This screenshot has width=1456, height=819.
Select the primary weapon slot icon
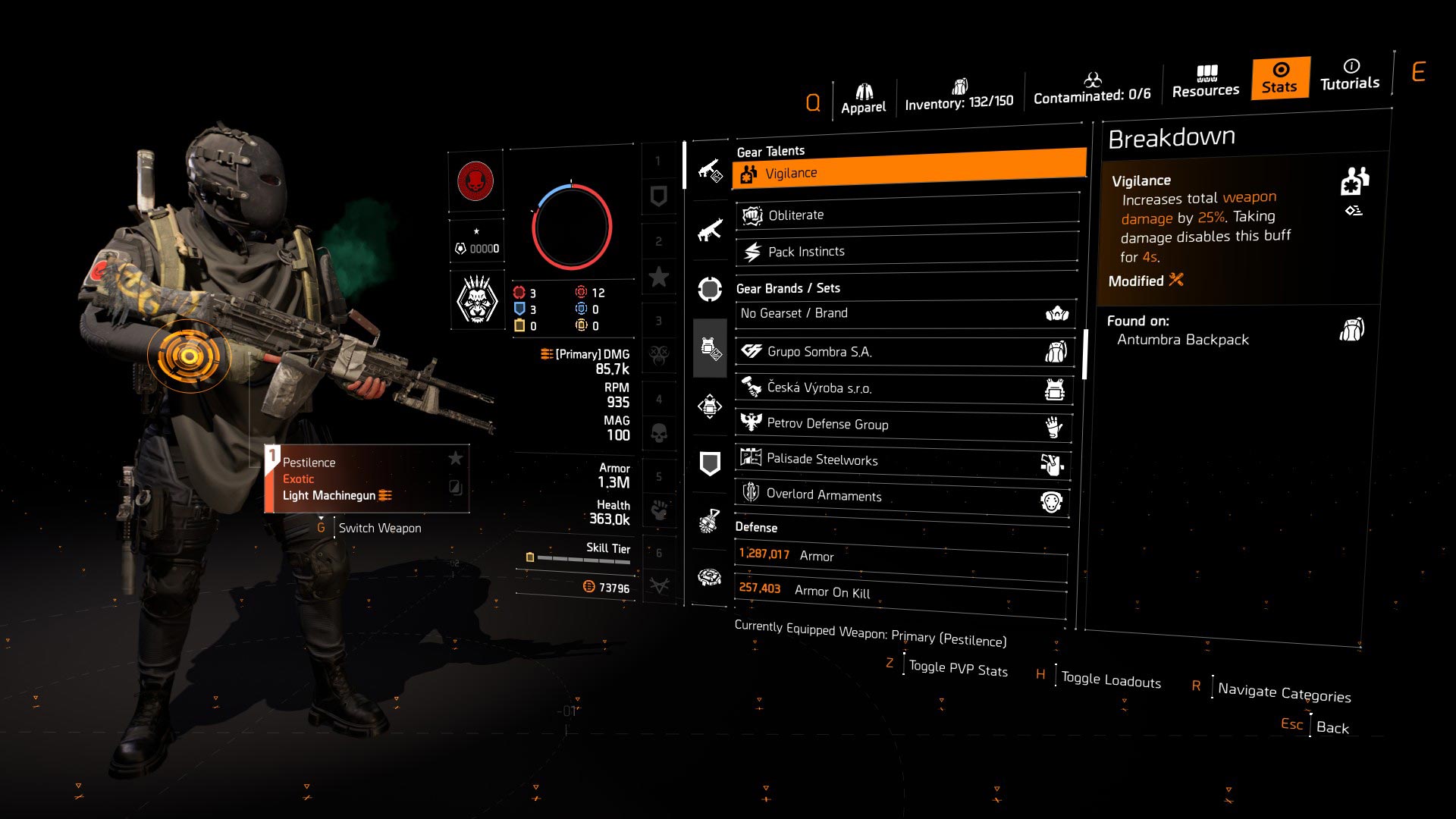pyautogui.click(x=709, y=171)
